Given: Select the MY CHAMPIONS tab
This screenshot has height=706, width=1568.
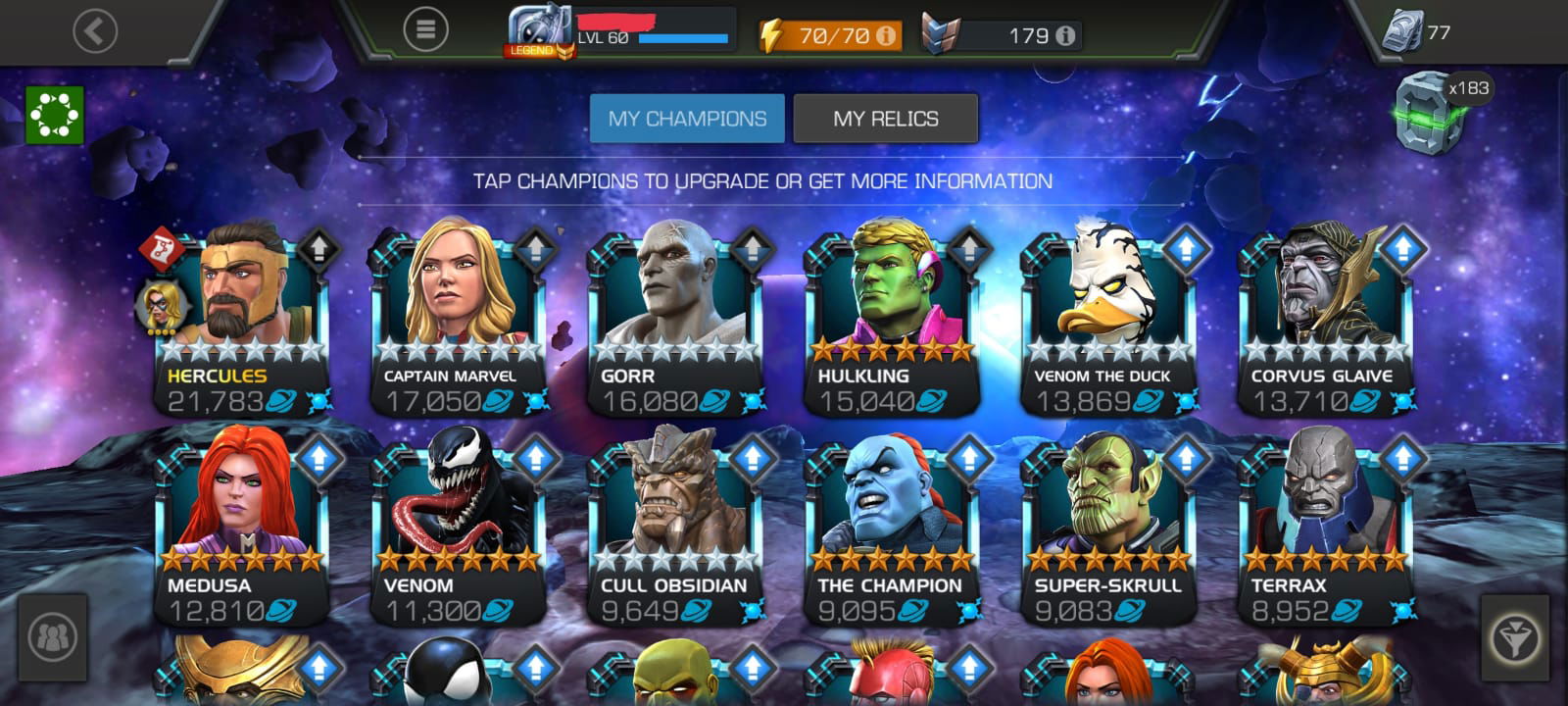Looking at the screenshot, I should pyautogui.click(x=687, y=118).
